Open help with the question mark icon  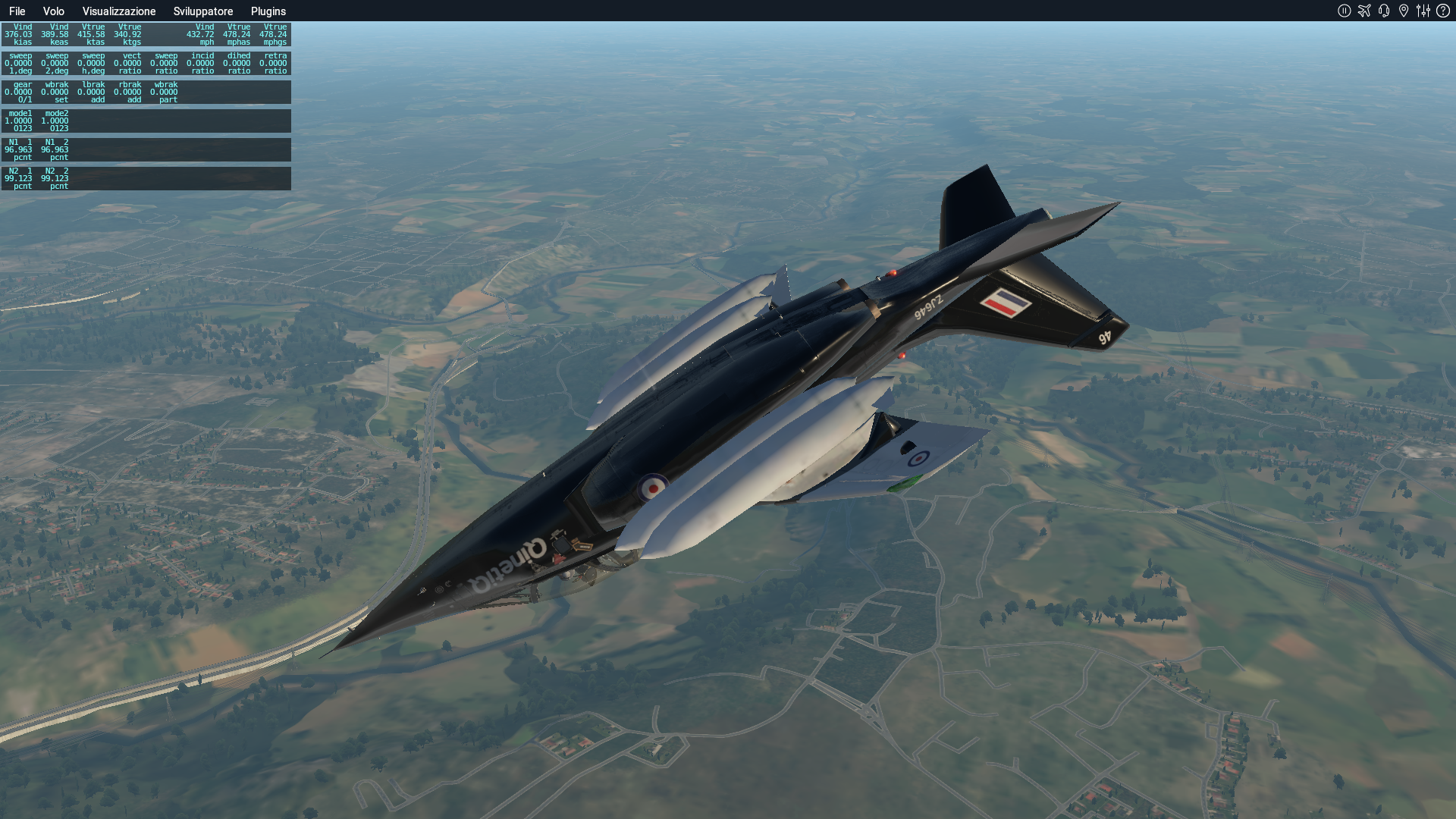[x=1443, y=11]
